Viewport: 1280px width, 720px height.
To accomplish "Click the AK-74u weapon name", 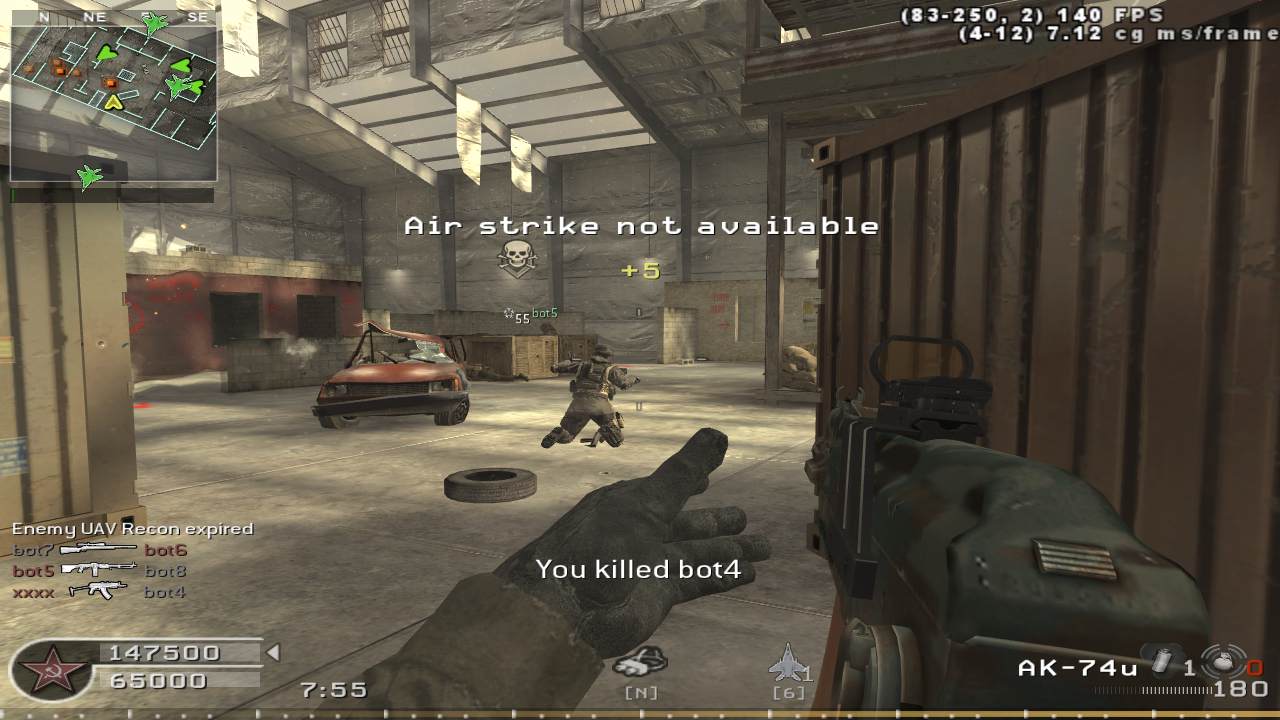I will point(1077,668).
